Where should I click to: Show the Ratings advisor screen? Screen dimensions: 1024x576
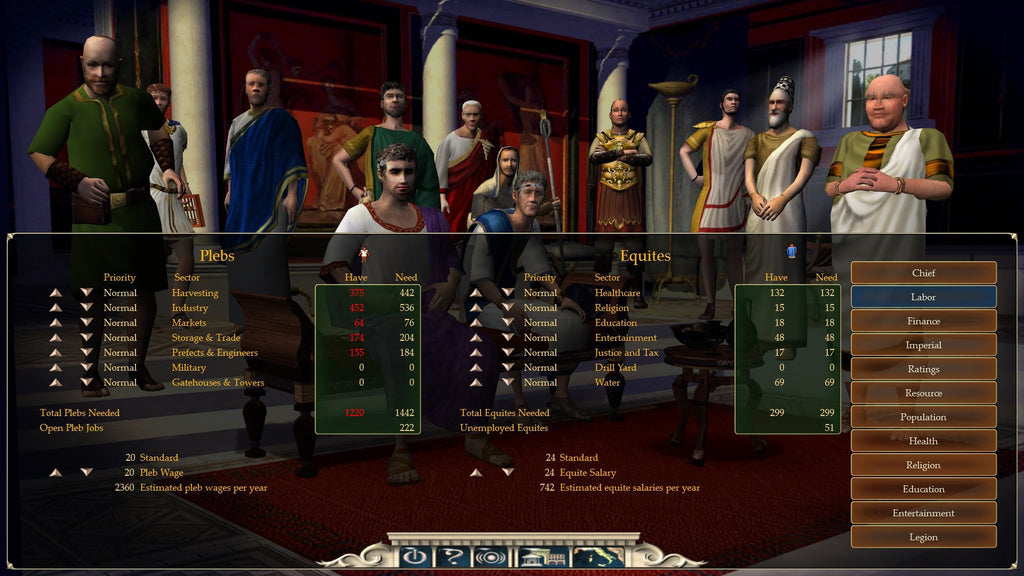[x=923, y=369]
